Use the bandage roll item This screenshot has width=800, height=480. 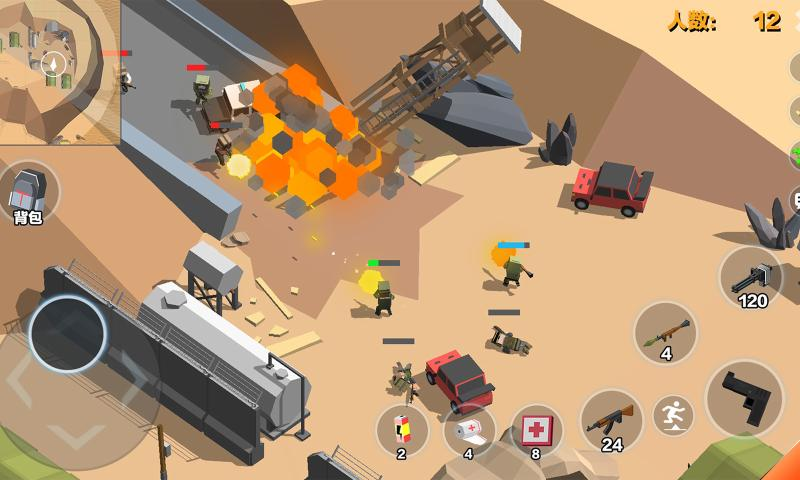[469, 431]
